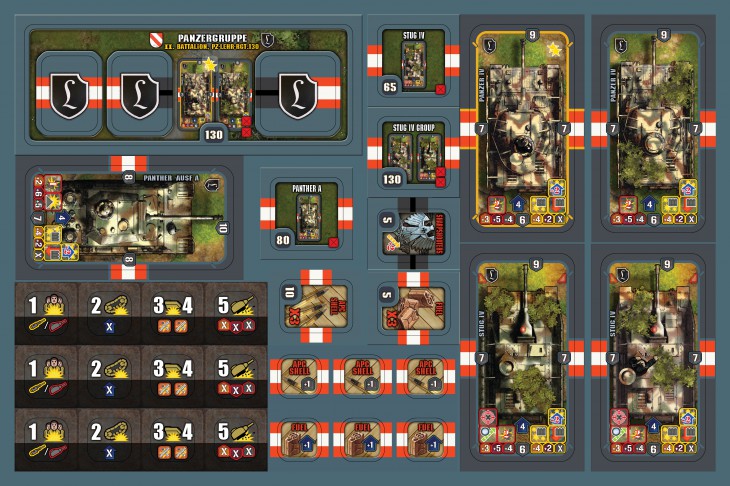The image size is (730, 486).
Task: Select the Panzergruppe recruitment tile
Action: click(188, 82)
